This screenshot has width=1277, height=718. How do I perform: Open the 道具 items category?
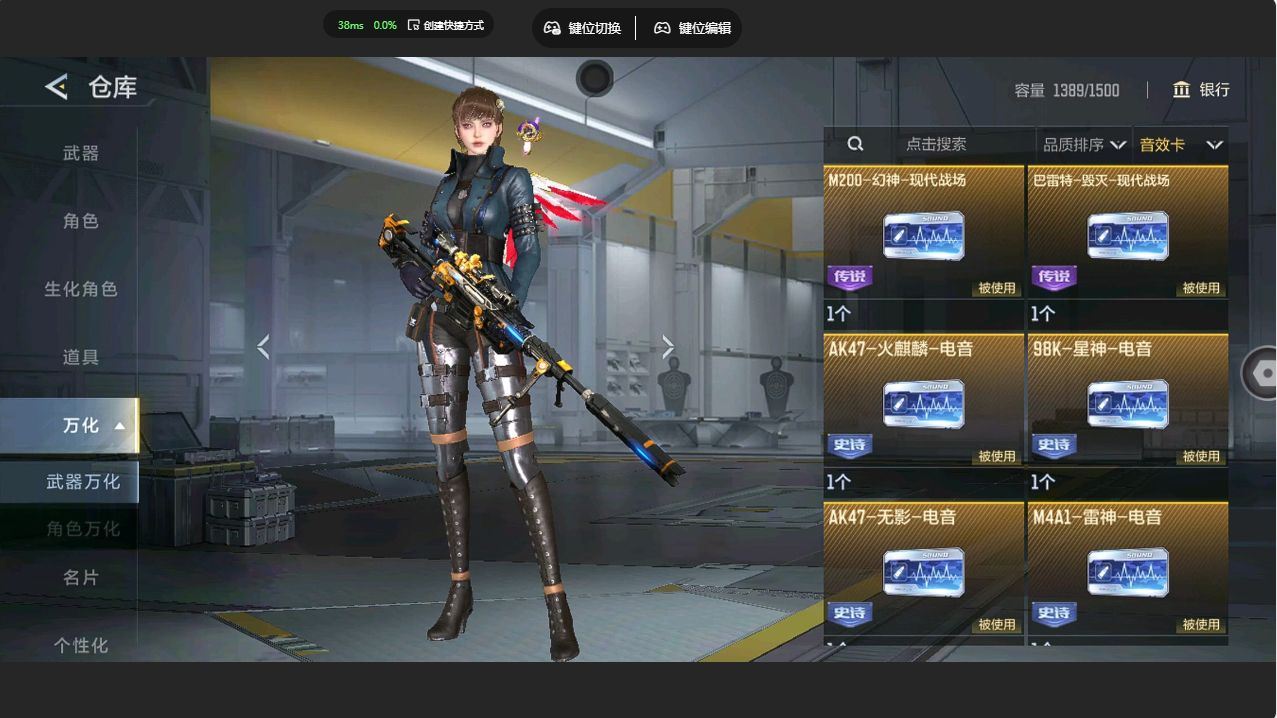(x=81, y=357)
